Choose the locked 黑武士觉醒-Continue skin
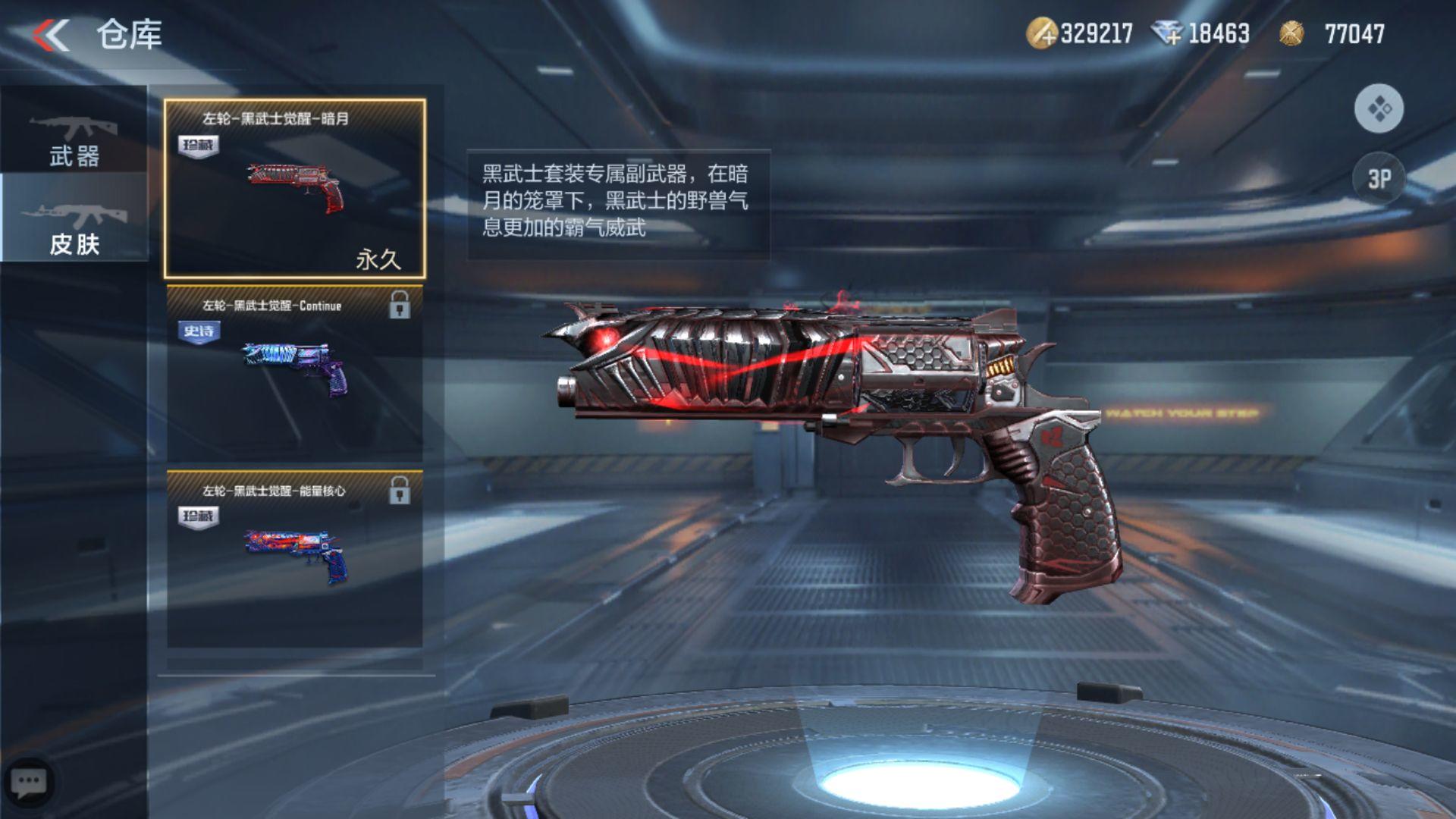Screen dimensions: 1456x819 pyautogui.click(x=295, y=373)
